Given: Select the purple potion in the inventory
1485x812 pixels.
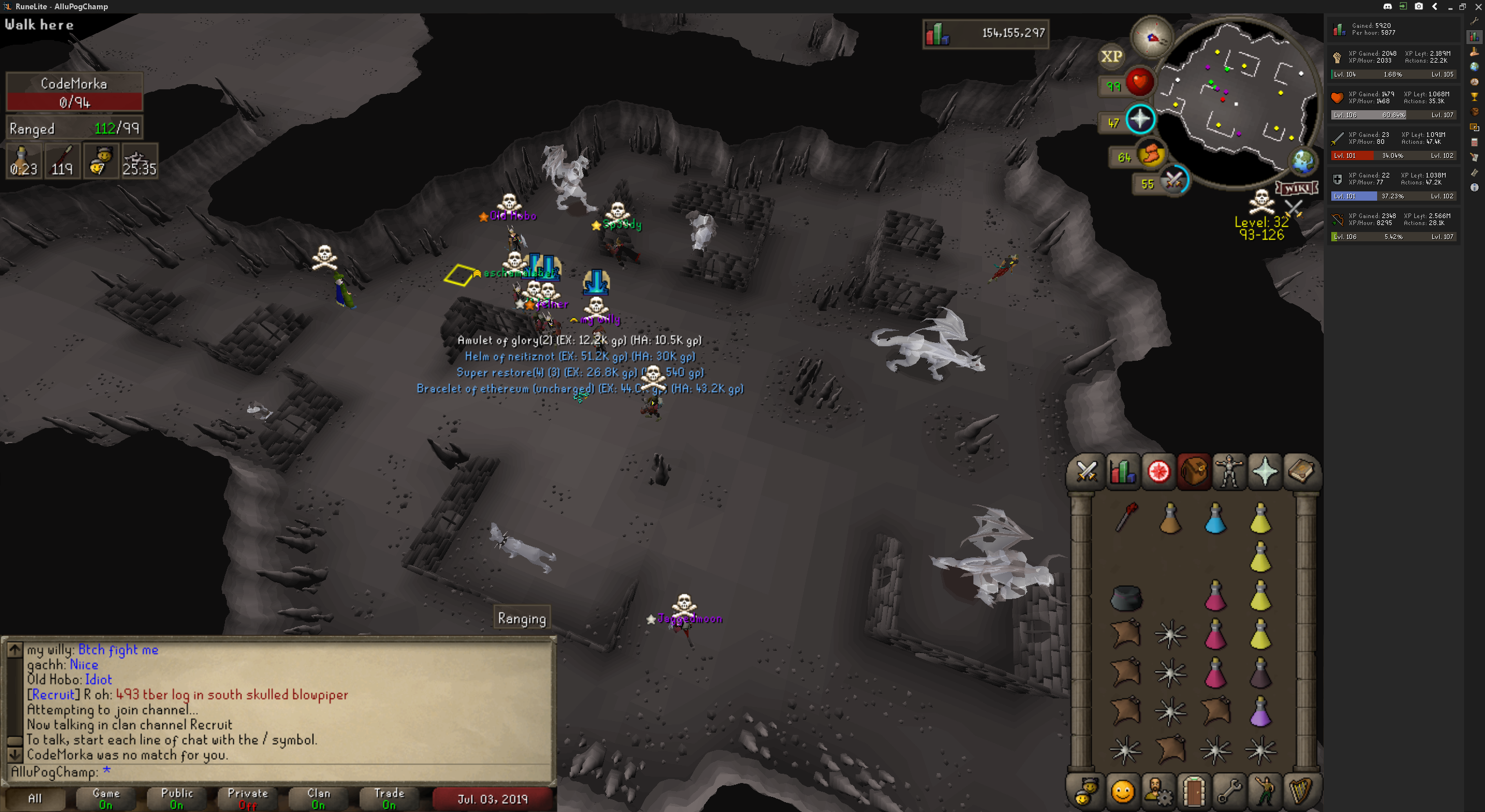Looking at the screenshot, I should [1260, 712].
